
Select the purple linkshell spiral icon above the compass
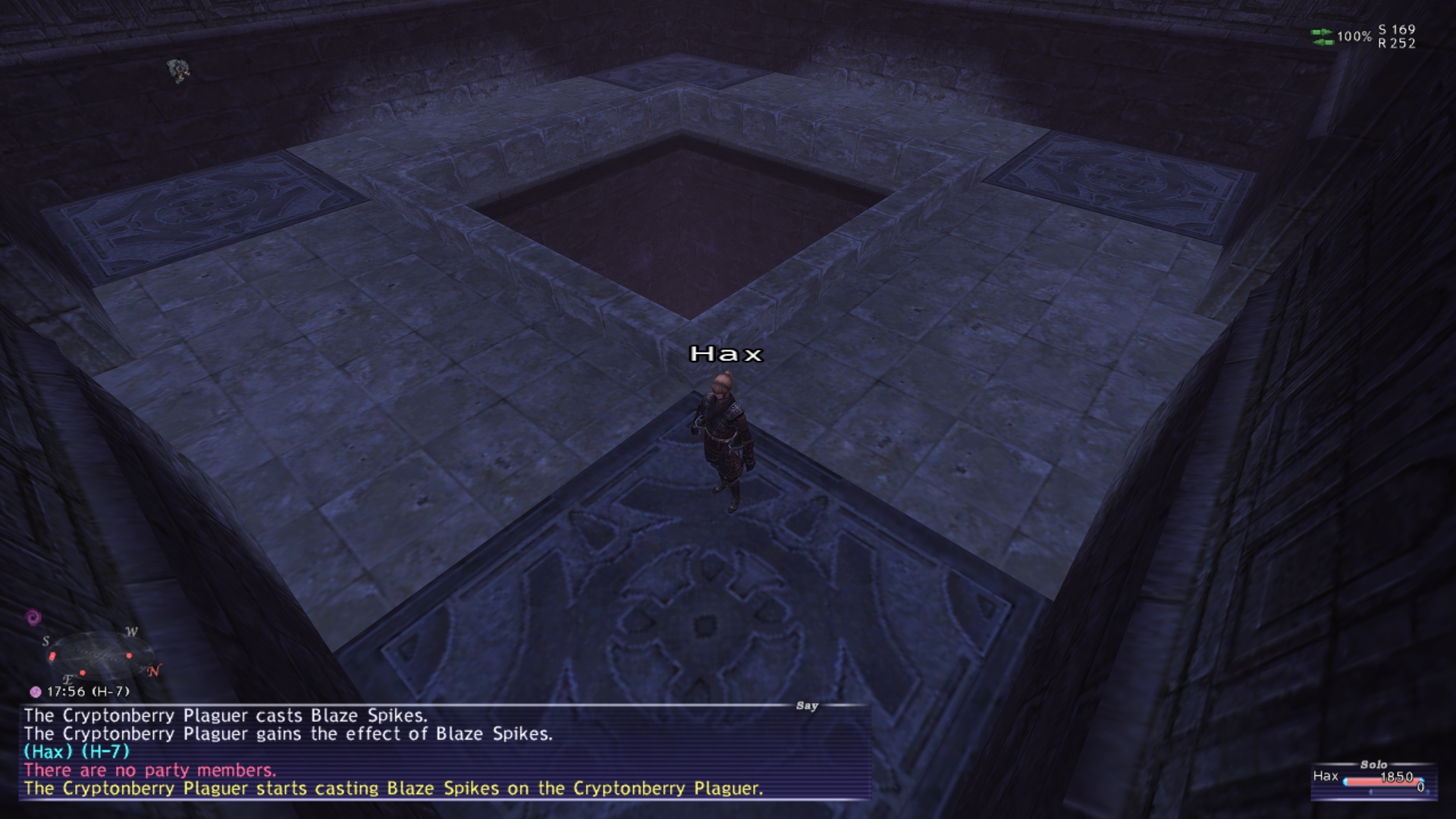pos(33,617)
